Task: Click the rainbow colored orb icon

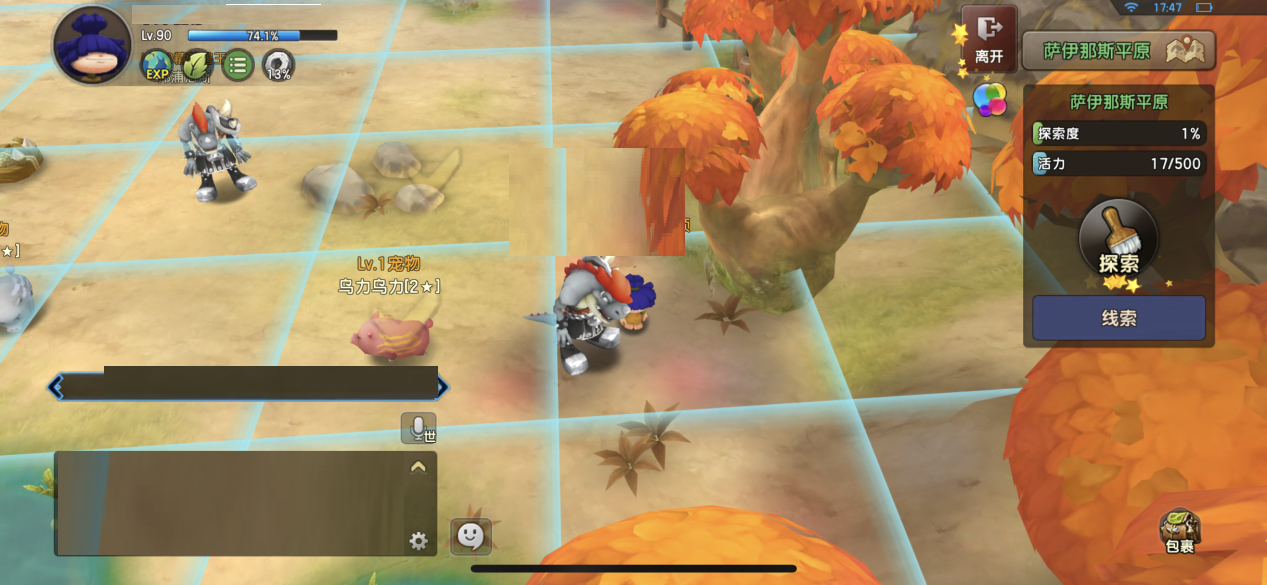Action: click(990, 100)
